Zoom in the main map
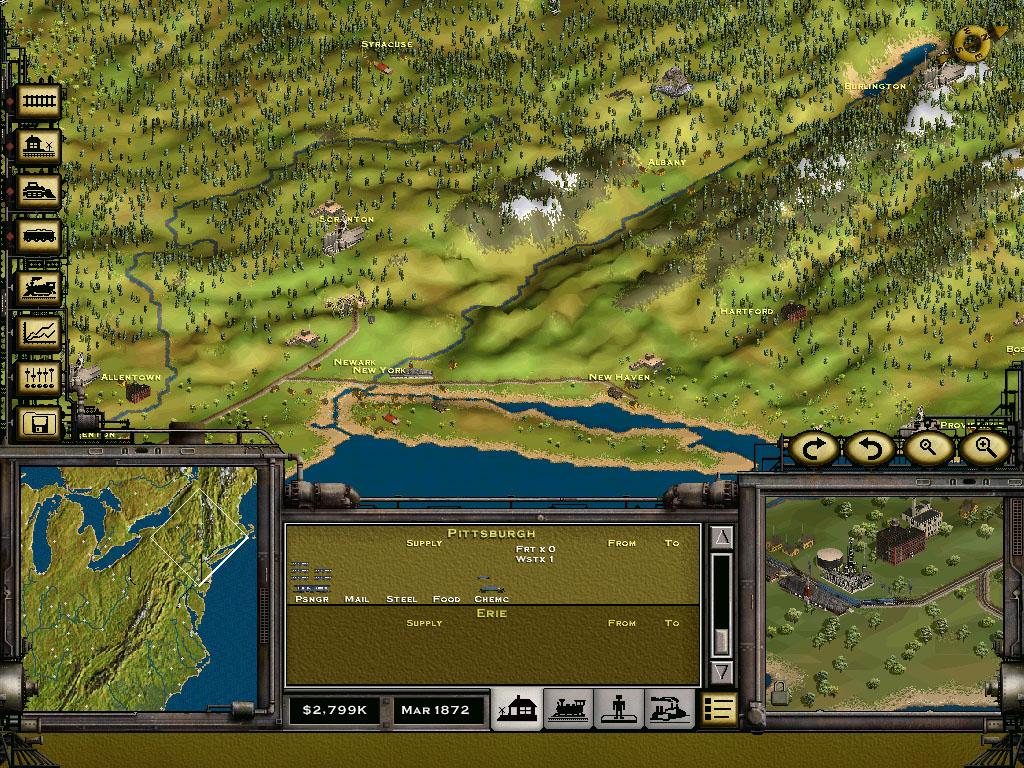This screenshot has height=768, width=1024. point(984,449)
